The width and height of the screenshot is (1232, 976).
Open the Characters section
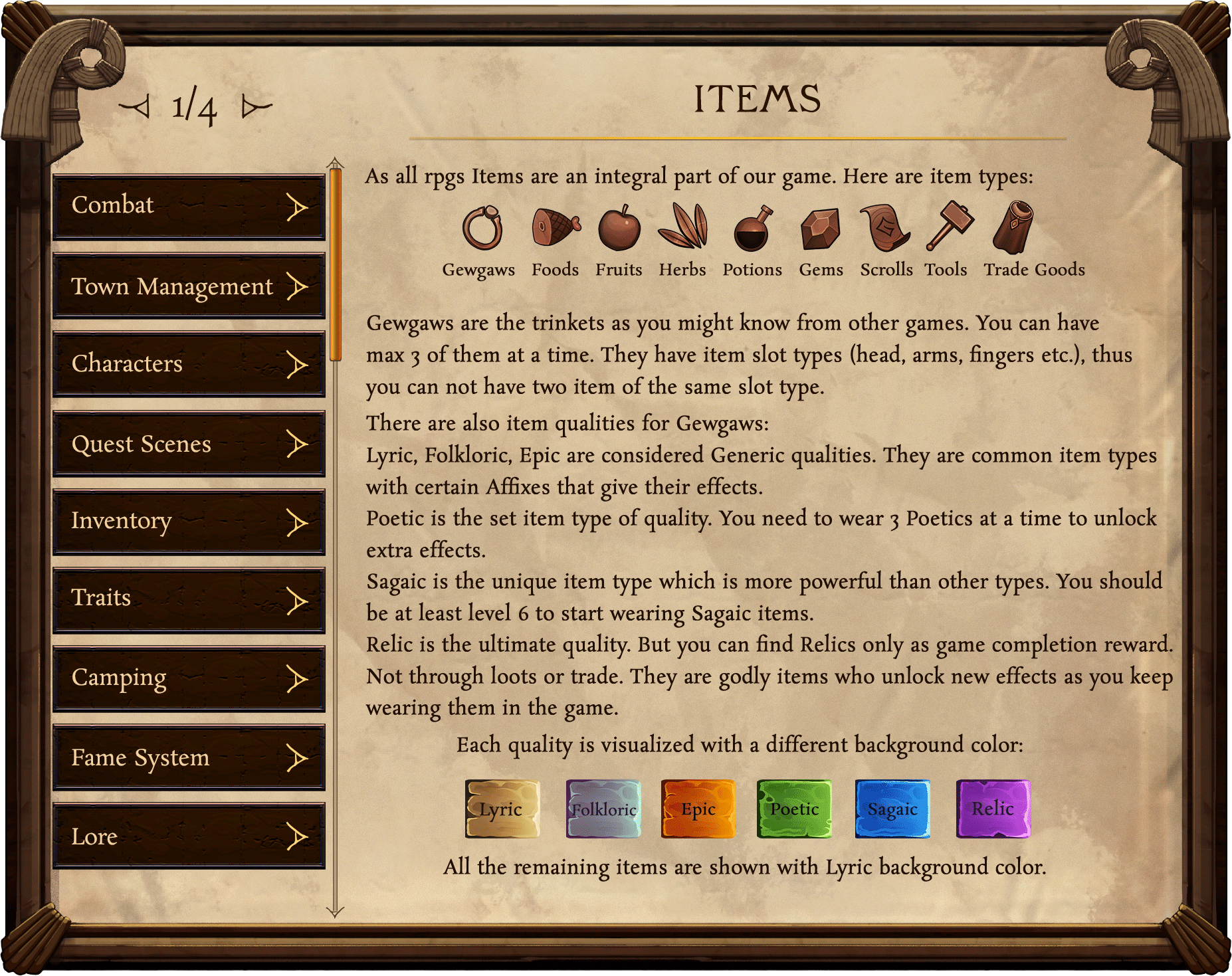coord(188,364)
